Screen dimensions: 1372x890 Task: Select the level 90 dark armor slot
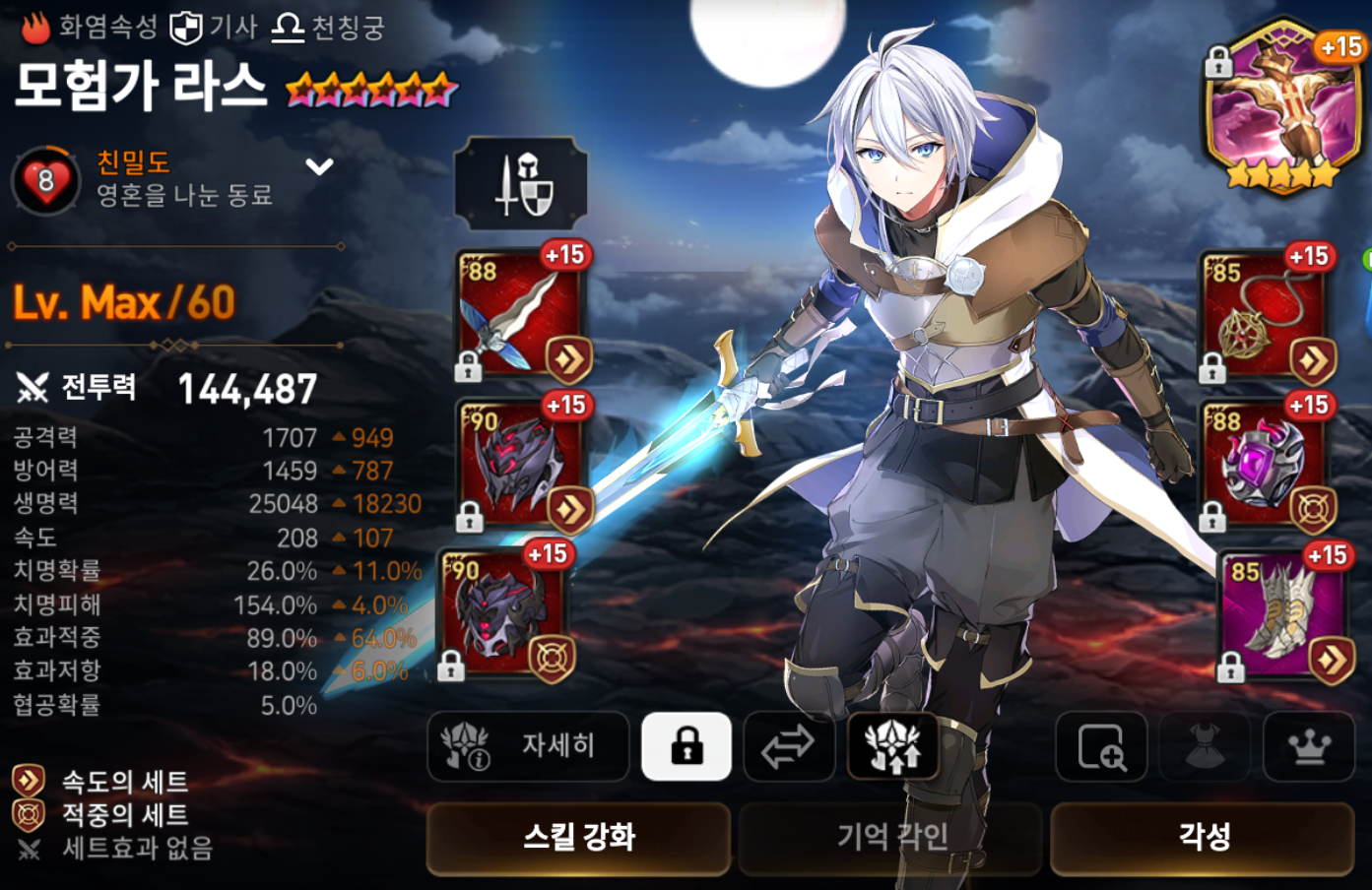tap(506, 614)
